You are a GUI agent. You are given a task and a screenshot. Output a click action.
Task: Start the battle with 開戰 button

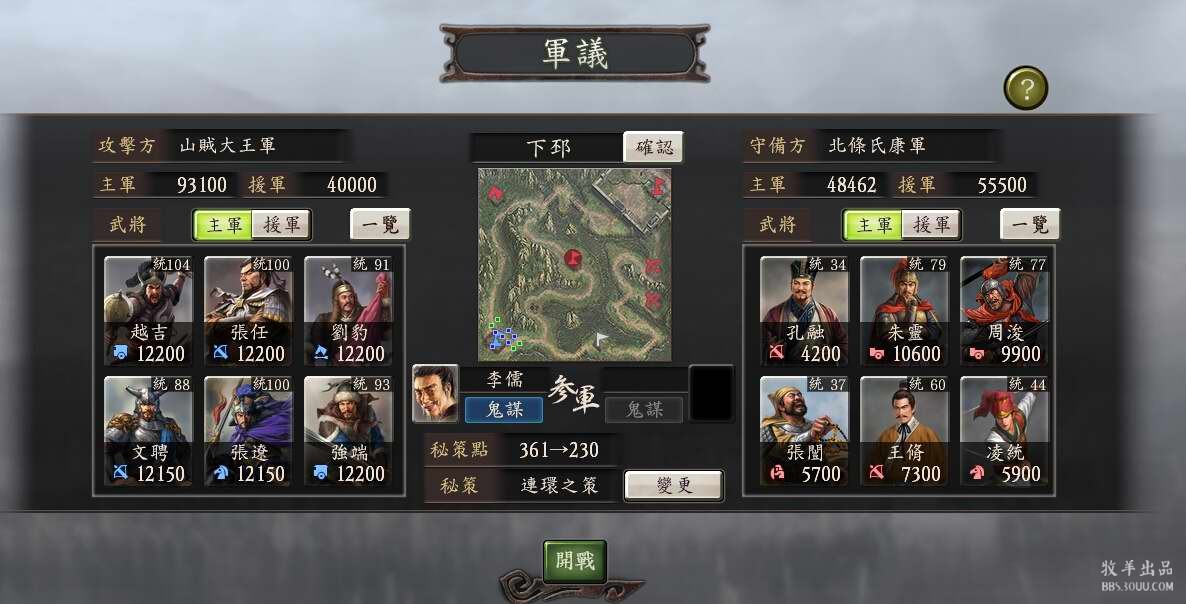point(575,561)
